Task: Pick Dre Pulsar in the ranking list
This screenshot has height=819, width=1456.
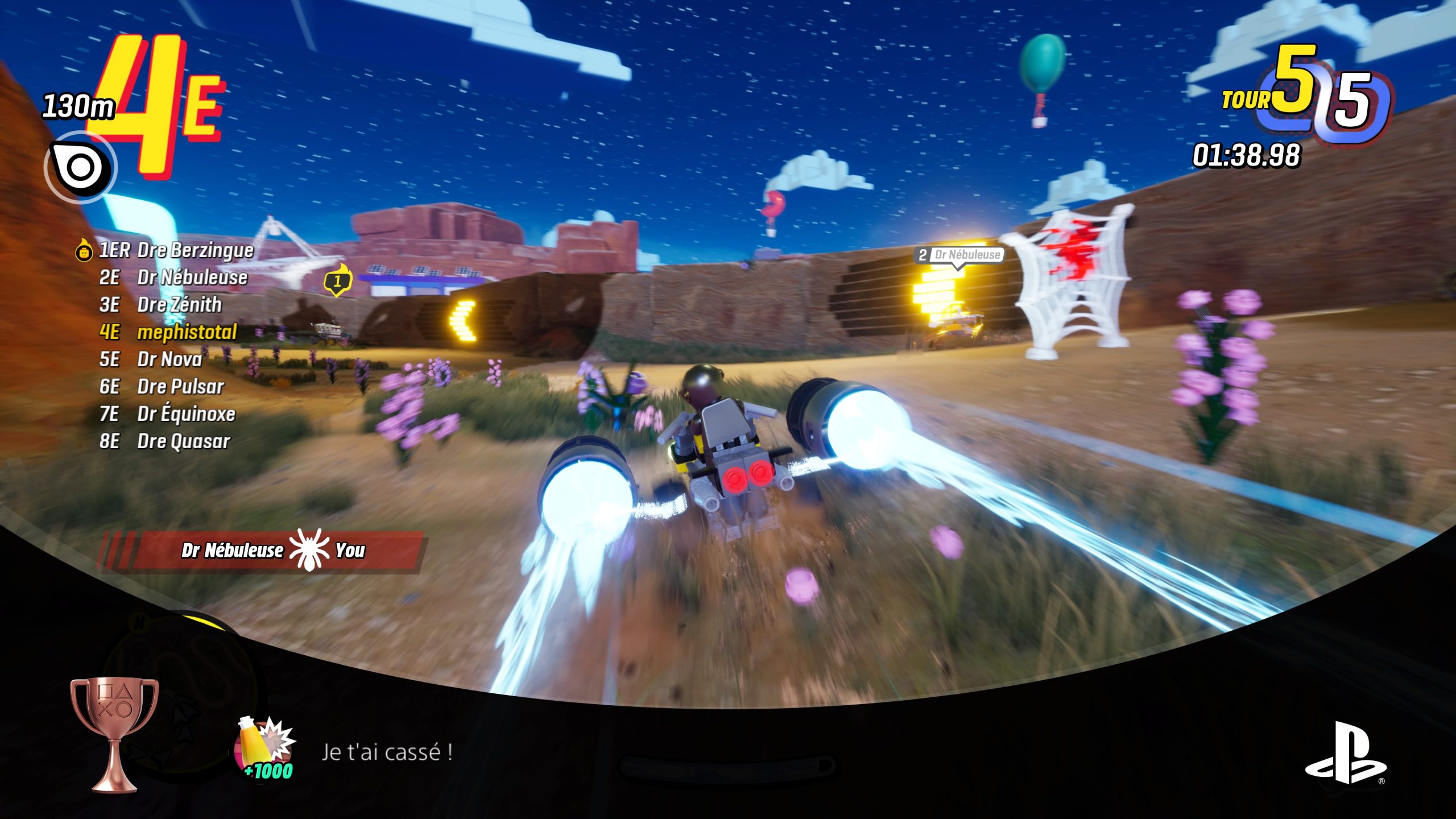Action: click(x=162, y=387)
